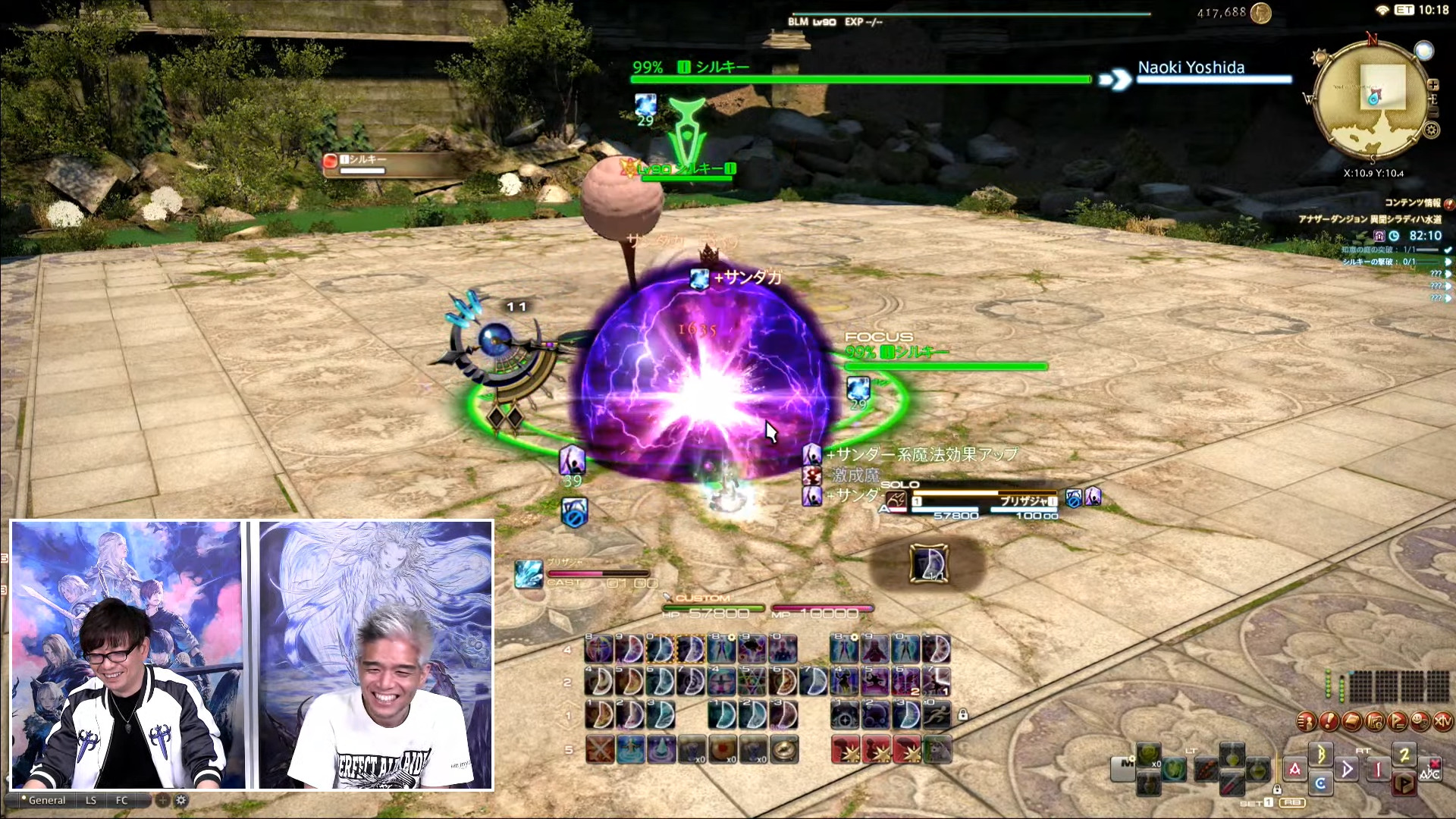Open minimap settings gear
The height and width of the screenshot is (819, 1456).
1431,130
